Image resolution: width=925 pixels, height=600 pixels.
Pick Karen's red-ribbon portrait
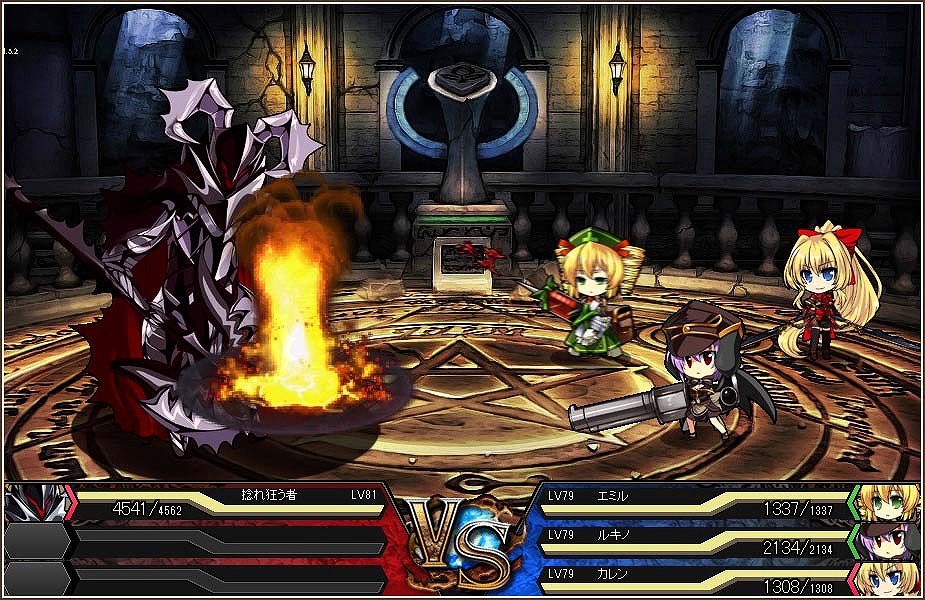tap(886, 579)
